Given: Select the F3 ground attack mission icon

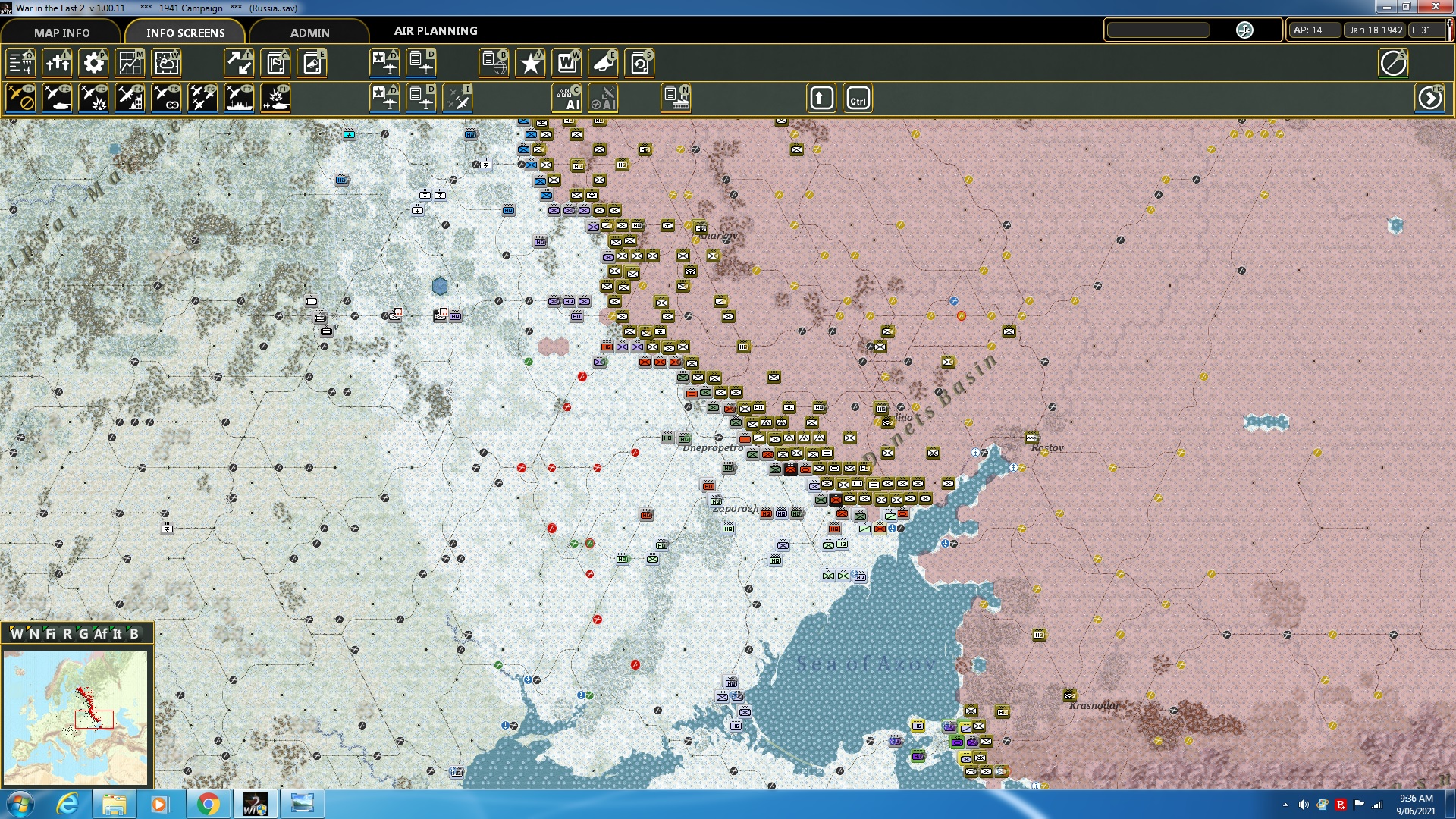Looking at the screenshot, I should [x=93, y=97].
